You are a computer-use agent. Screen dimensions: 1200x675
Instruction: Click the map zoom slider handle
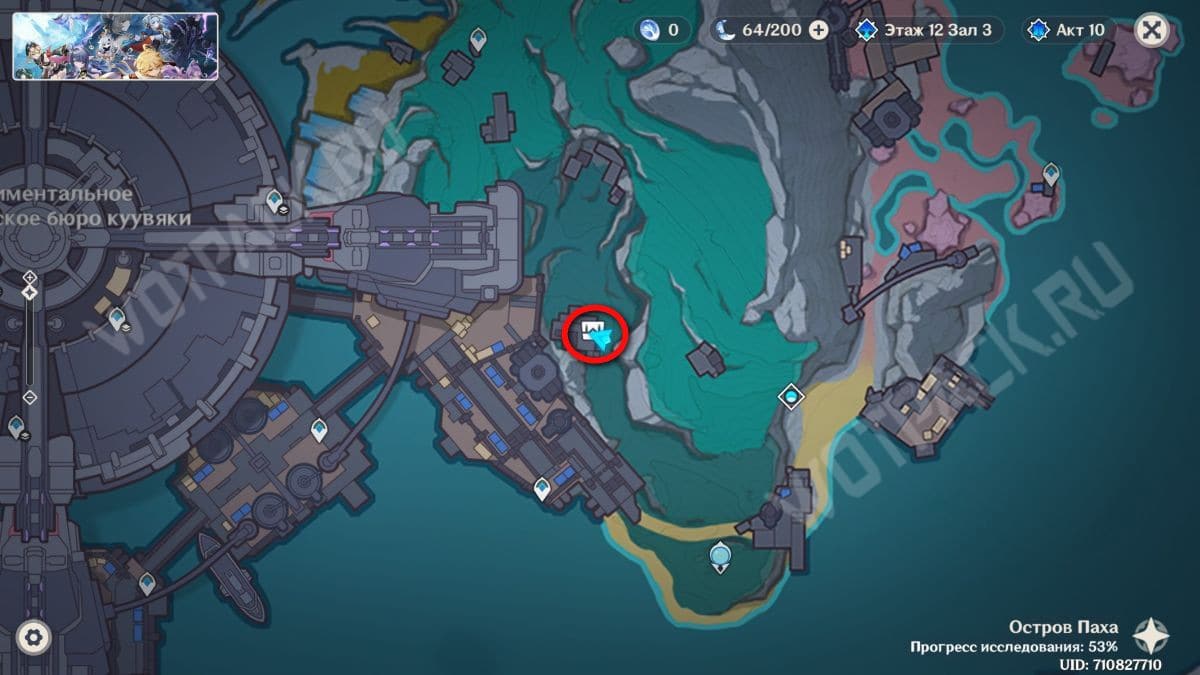tap(30, 292)
